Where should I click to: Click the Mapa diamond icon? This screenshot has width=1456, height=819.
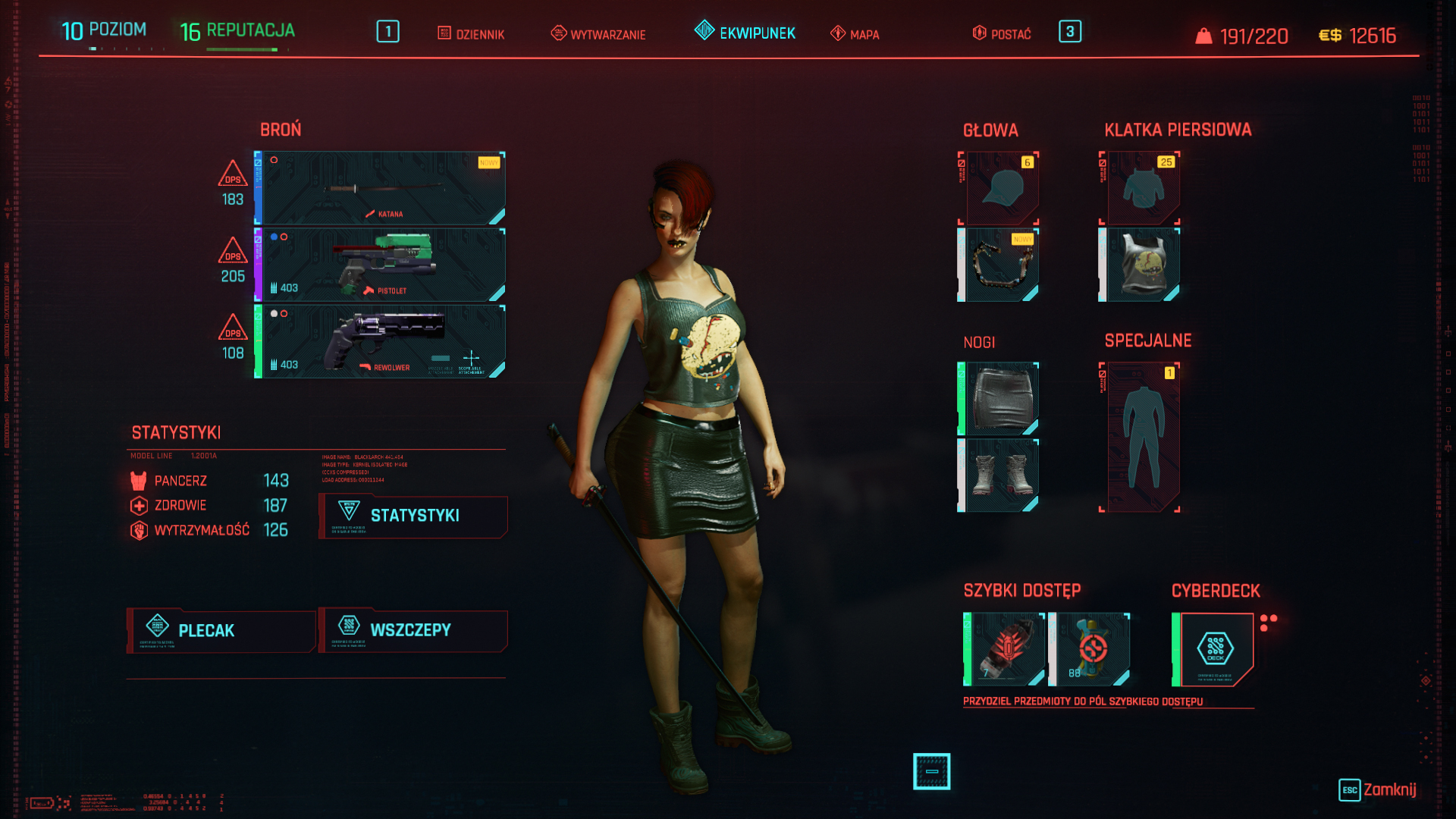[838, 33]
